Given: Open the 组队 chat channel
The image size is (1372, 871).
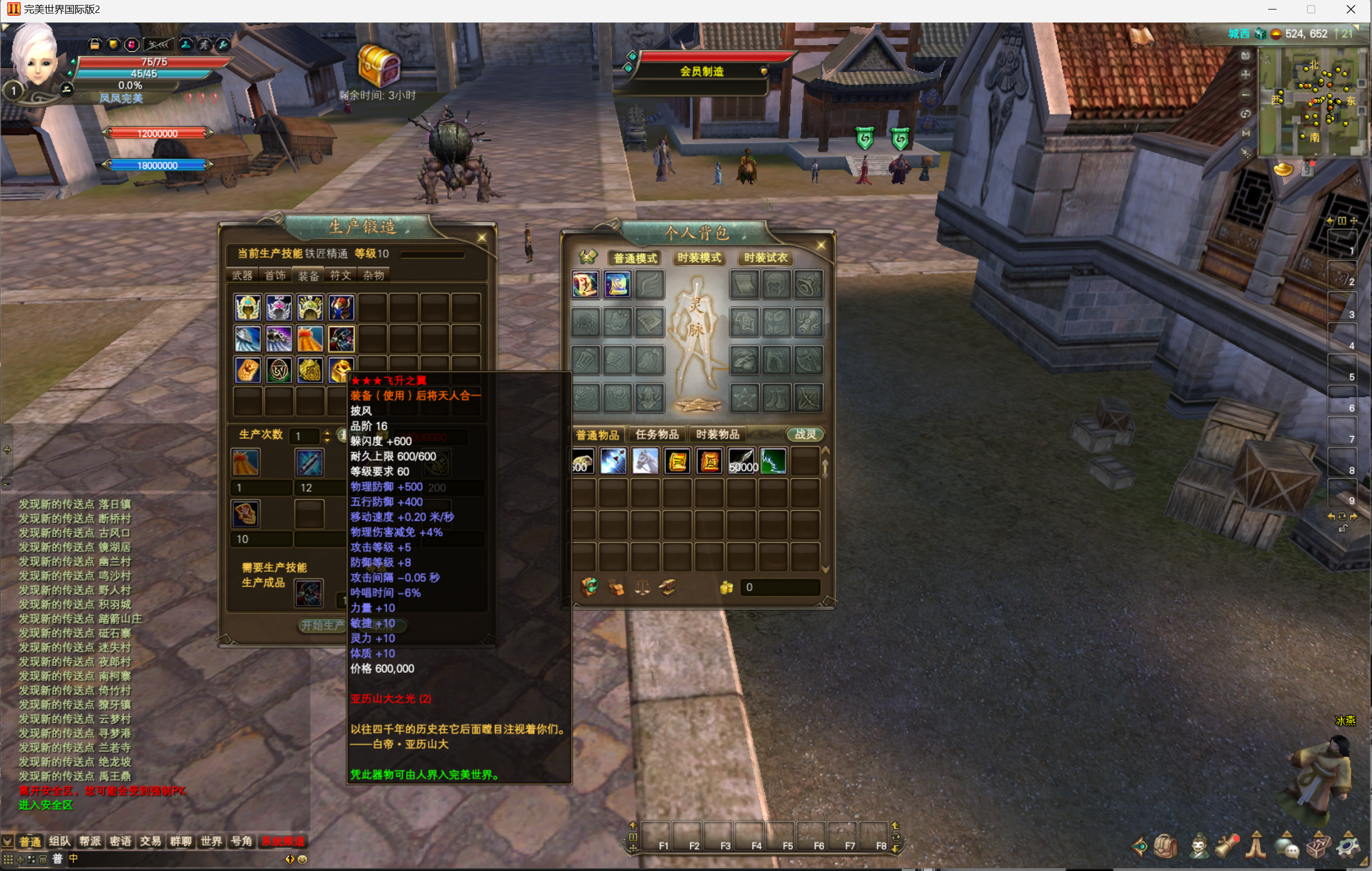Looking at the screenshot, I should pos(59,841).
